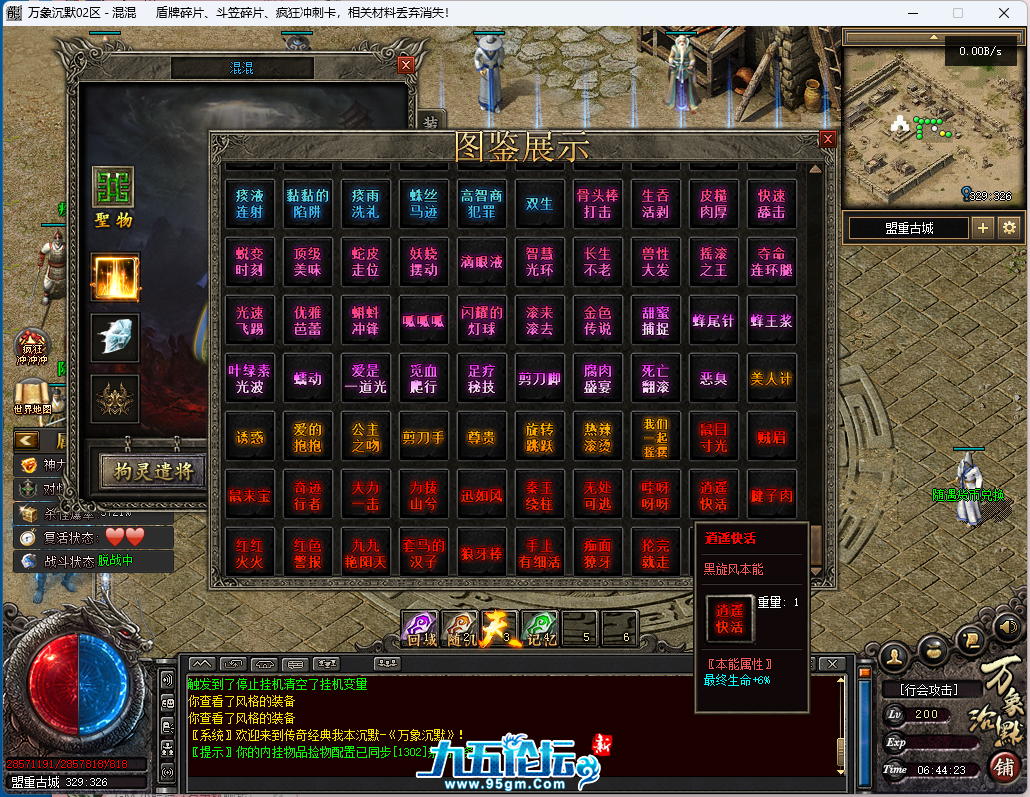Viewport: 1030px width, 797px height.
Task: Use the 记忆 hotbar item
Action: (540, 627)
